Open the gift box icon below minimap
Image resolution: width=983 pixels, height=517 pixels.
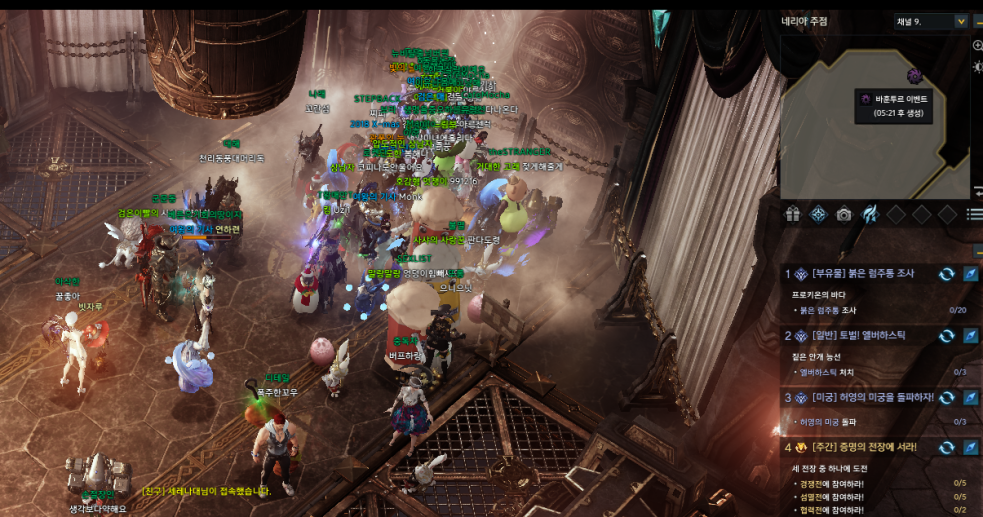(793, 214)
